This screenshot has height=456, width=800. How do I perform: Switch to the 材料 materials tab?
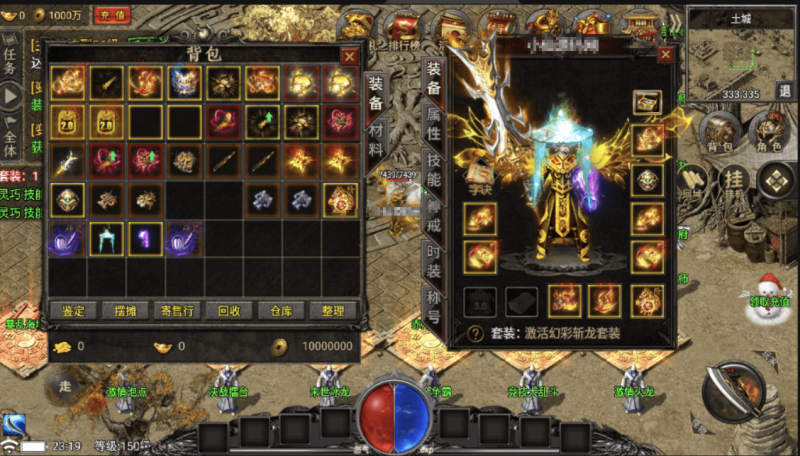(x=376, y=135)
